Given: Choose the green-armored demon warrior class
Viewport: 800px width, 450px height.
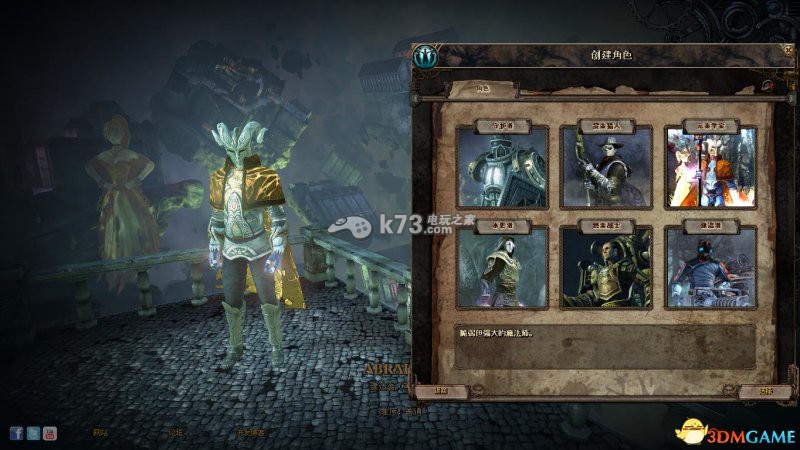Looking at the screenshot, I should [x=607, y=268].
